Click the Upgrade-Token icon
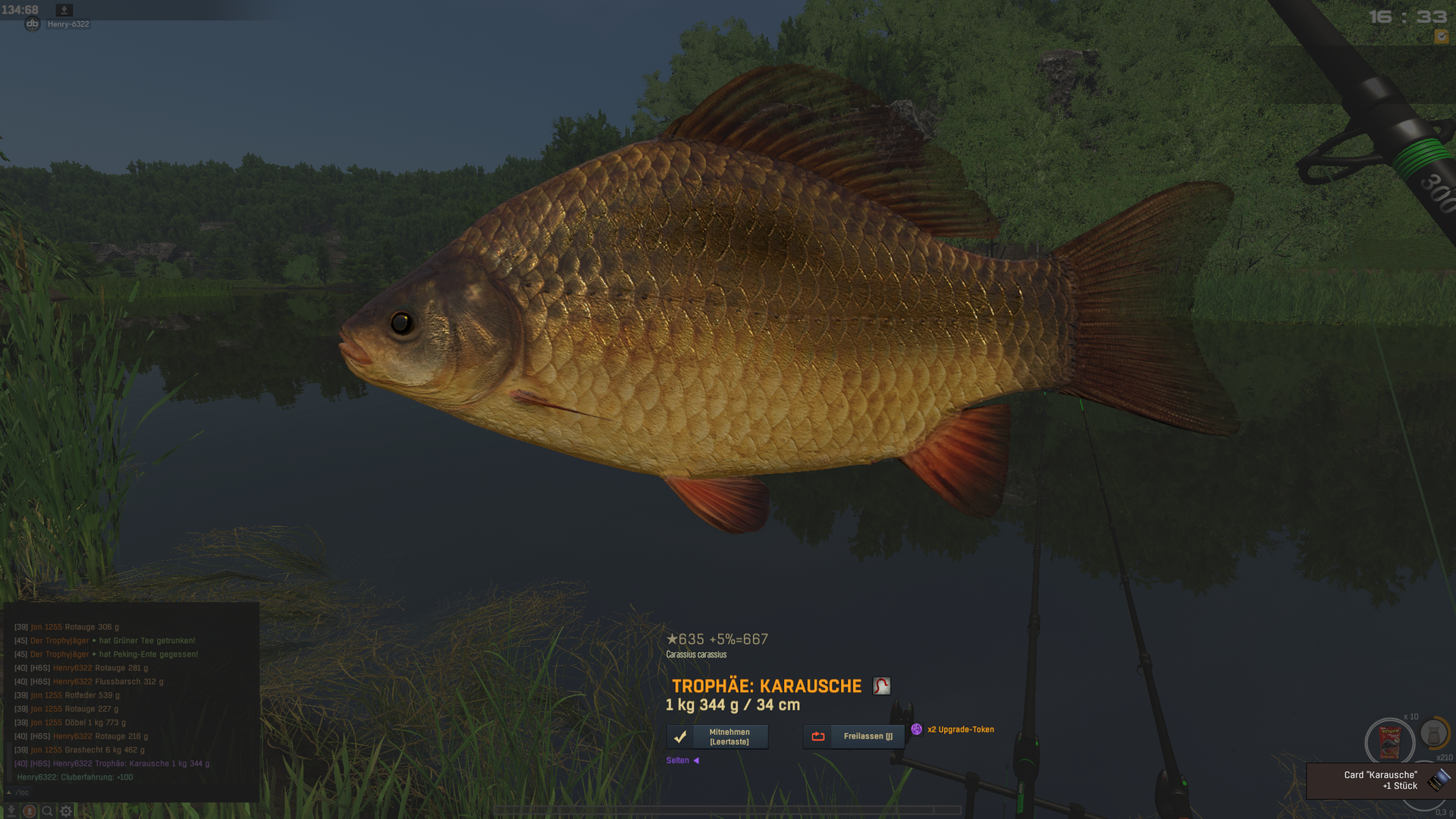The width and height of the screenshot is (1456, 819). click(x=917, y=730)
